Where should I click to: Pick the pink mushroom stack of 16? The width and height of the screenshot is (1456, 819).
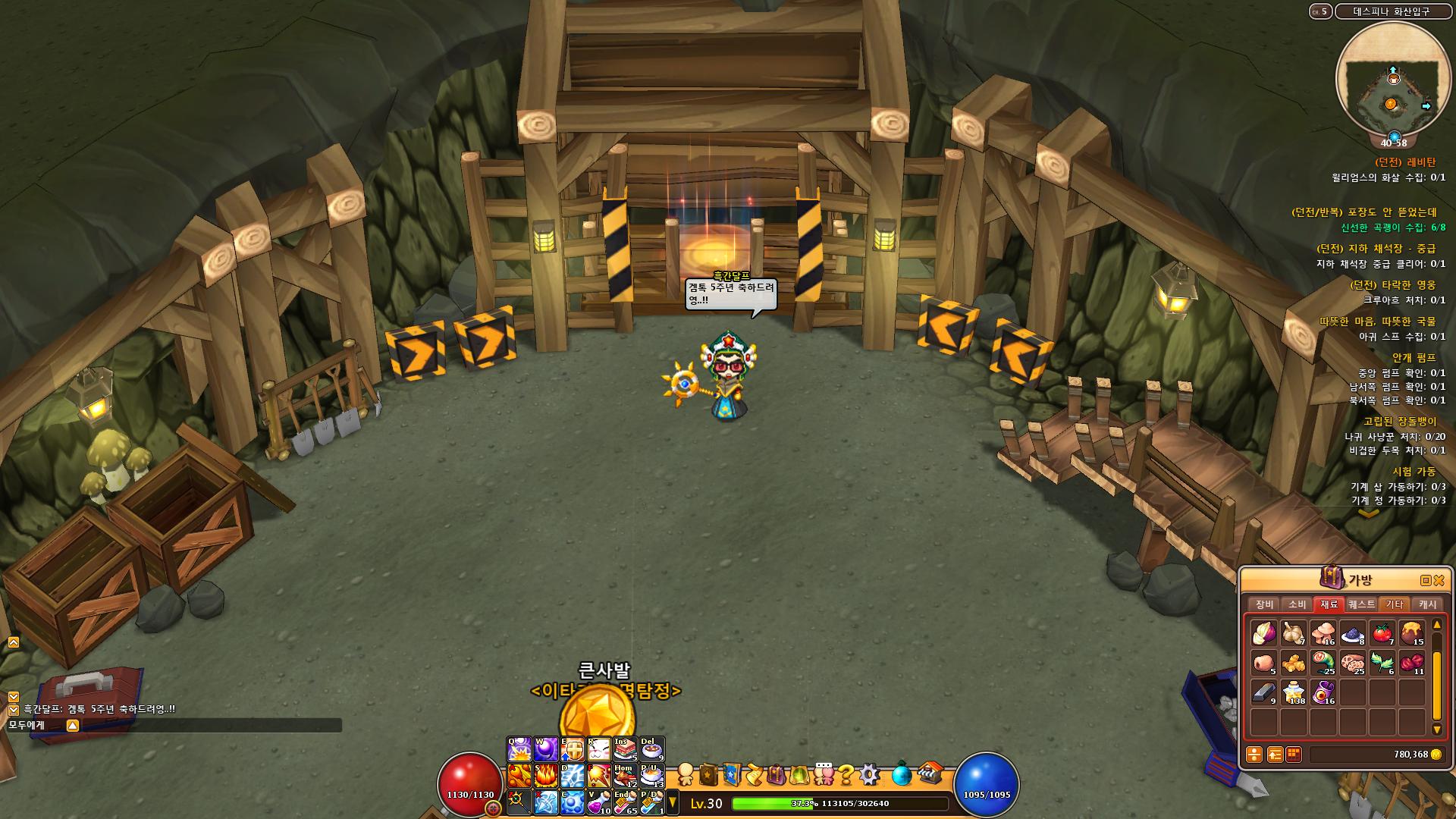point(1323,632)
